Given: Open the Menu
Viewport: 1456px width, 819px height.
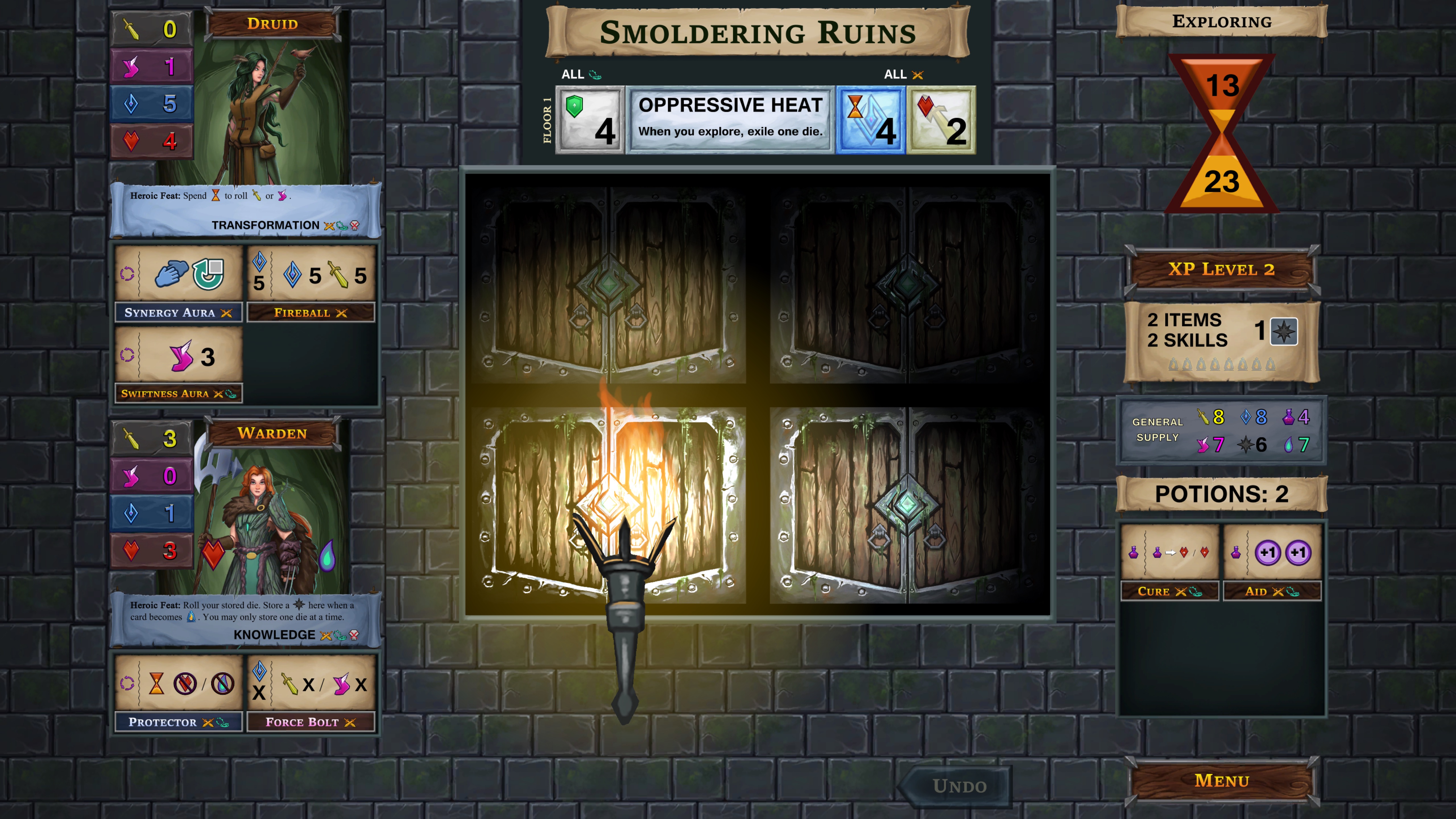Looking at the screenshot, I should pos(1221,781).
